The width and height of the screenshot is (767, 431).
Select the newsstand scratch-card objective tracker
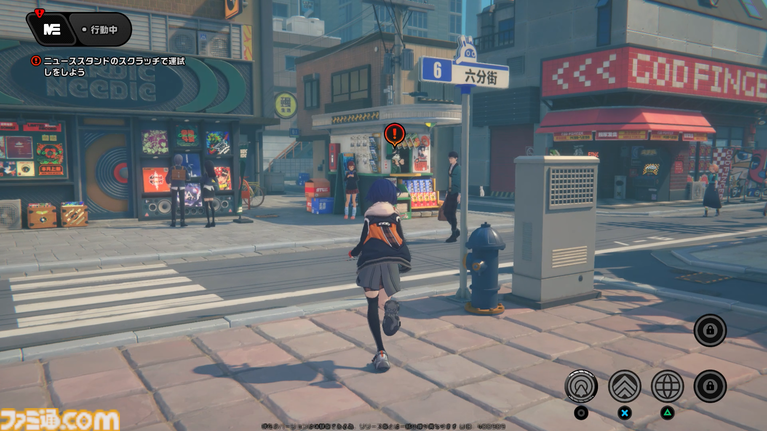112,68
